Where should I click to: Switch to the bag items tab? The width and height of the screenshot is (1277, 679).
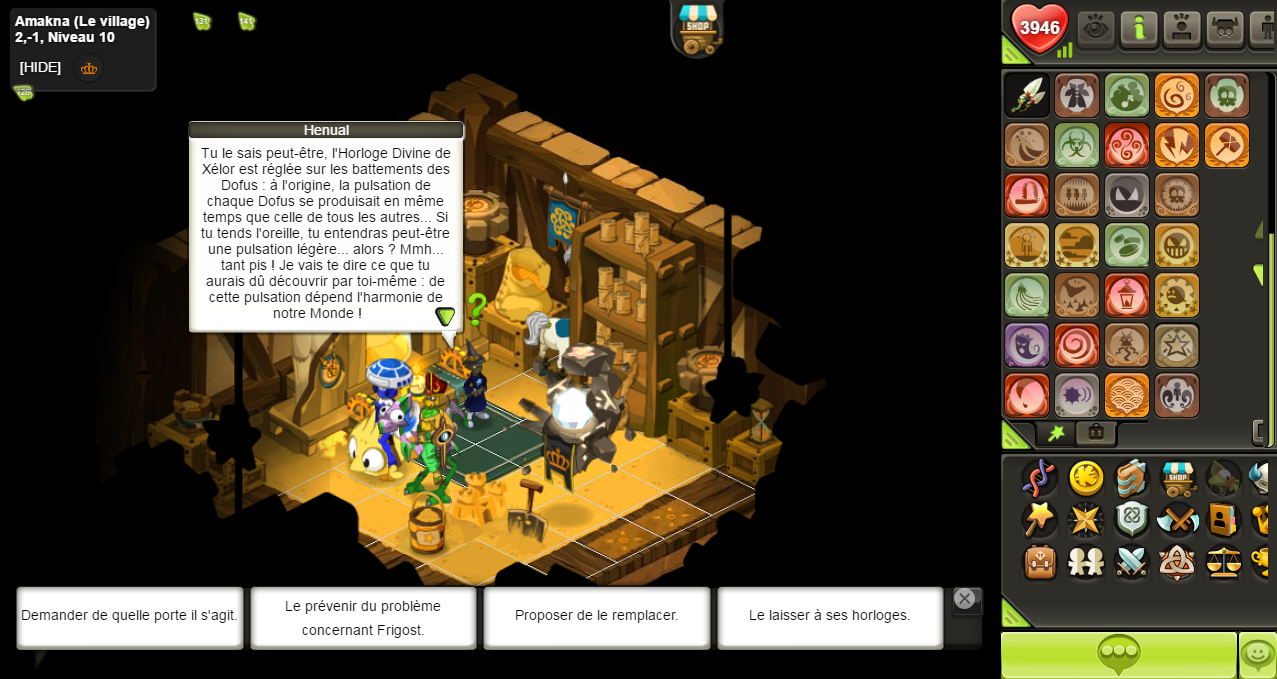click(1096, 433)
